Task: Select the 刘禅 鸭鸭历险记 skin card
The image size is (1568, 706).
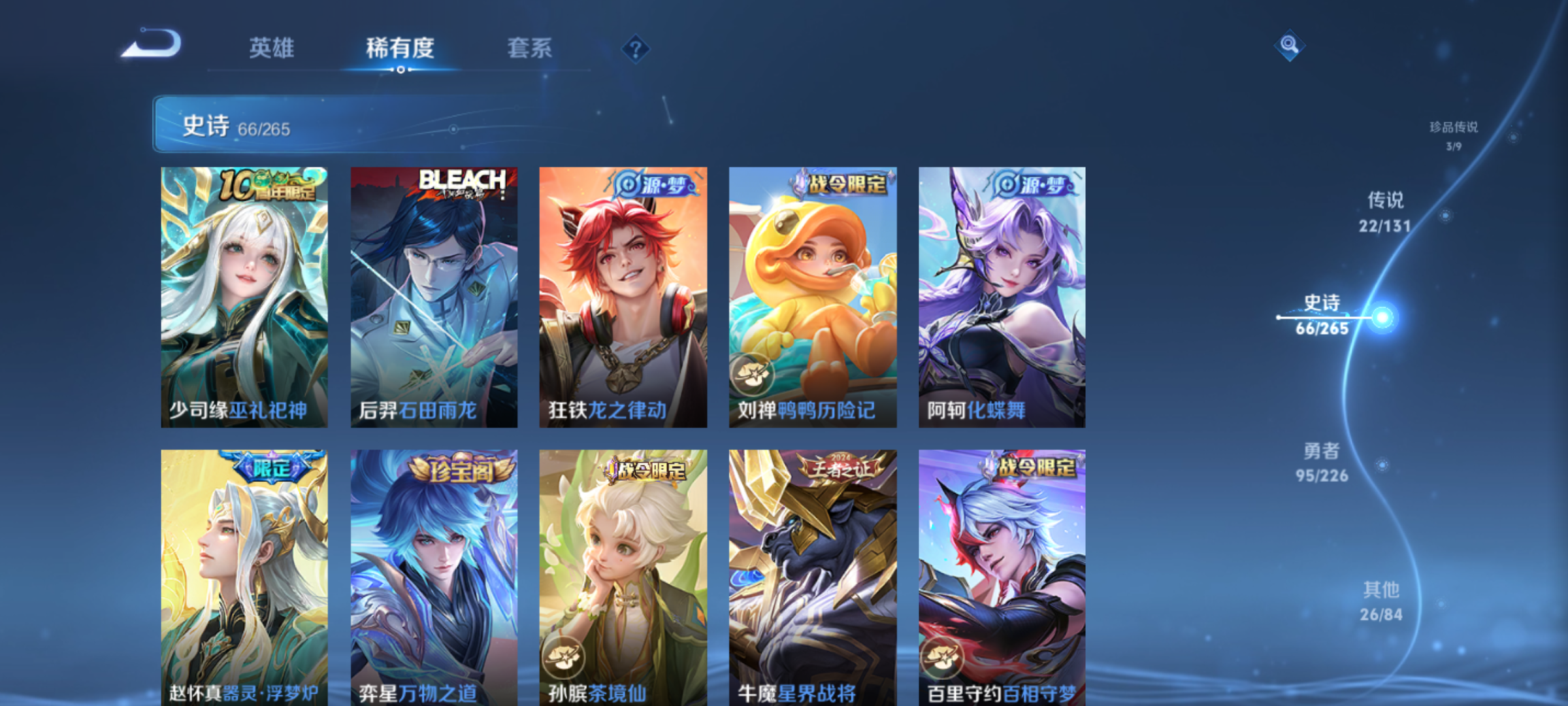Action: tap(813, 297)
